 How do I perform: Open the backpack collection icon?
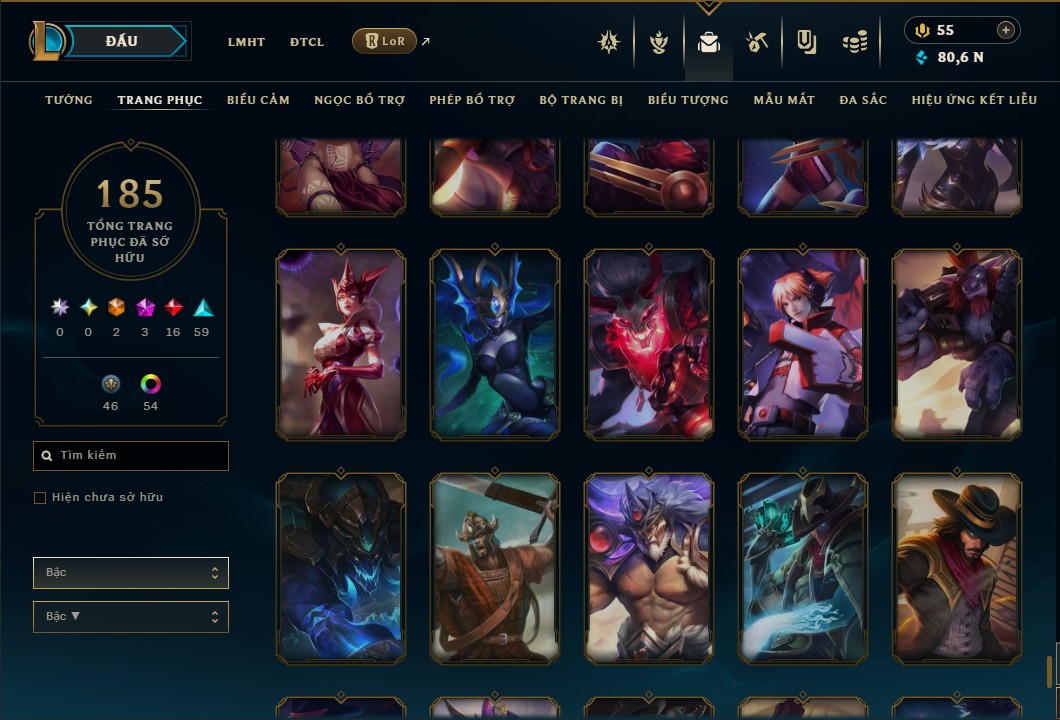pos(708,42)
